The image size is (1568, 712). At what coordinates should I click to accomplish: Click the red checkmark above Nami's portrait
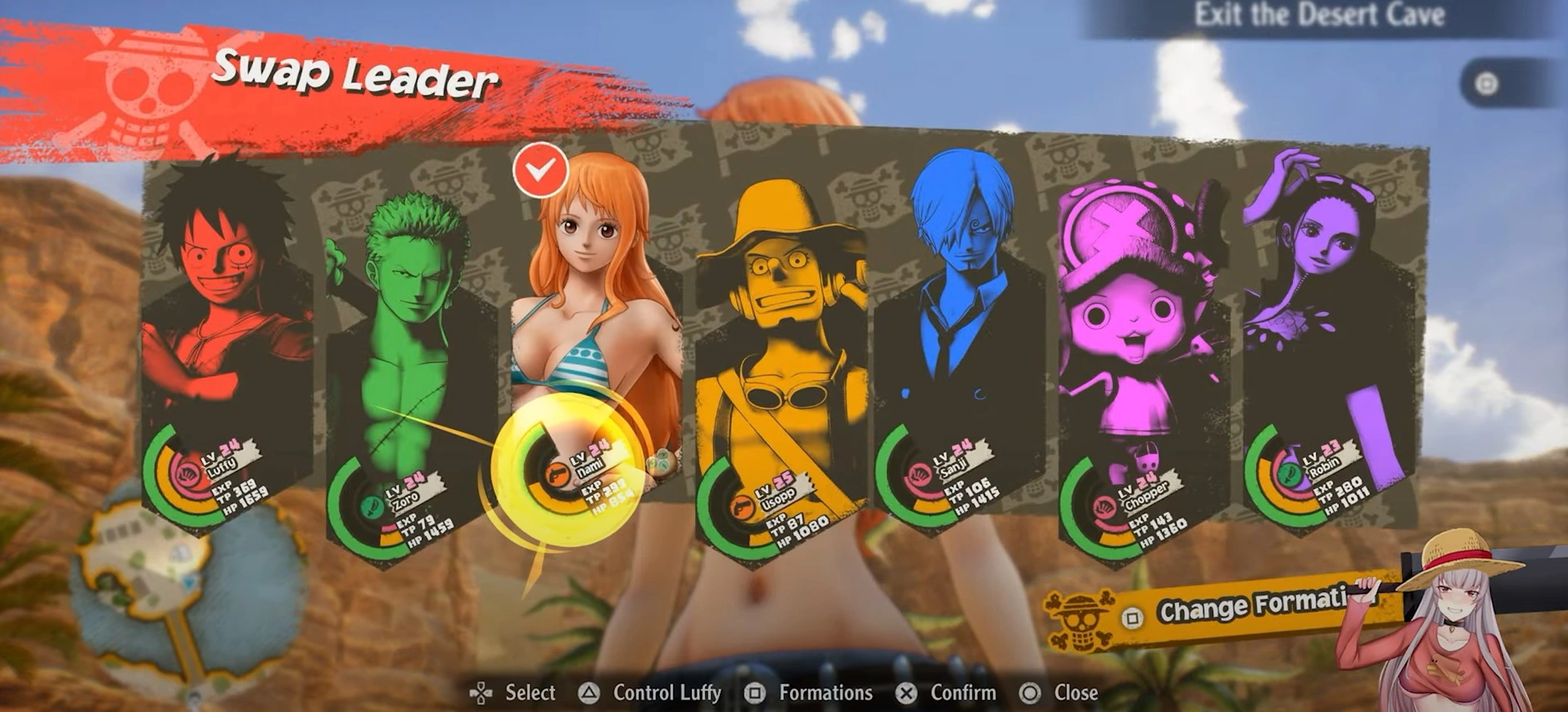(x=540, y=170)
